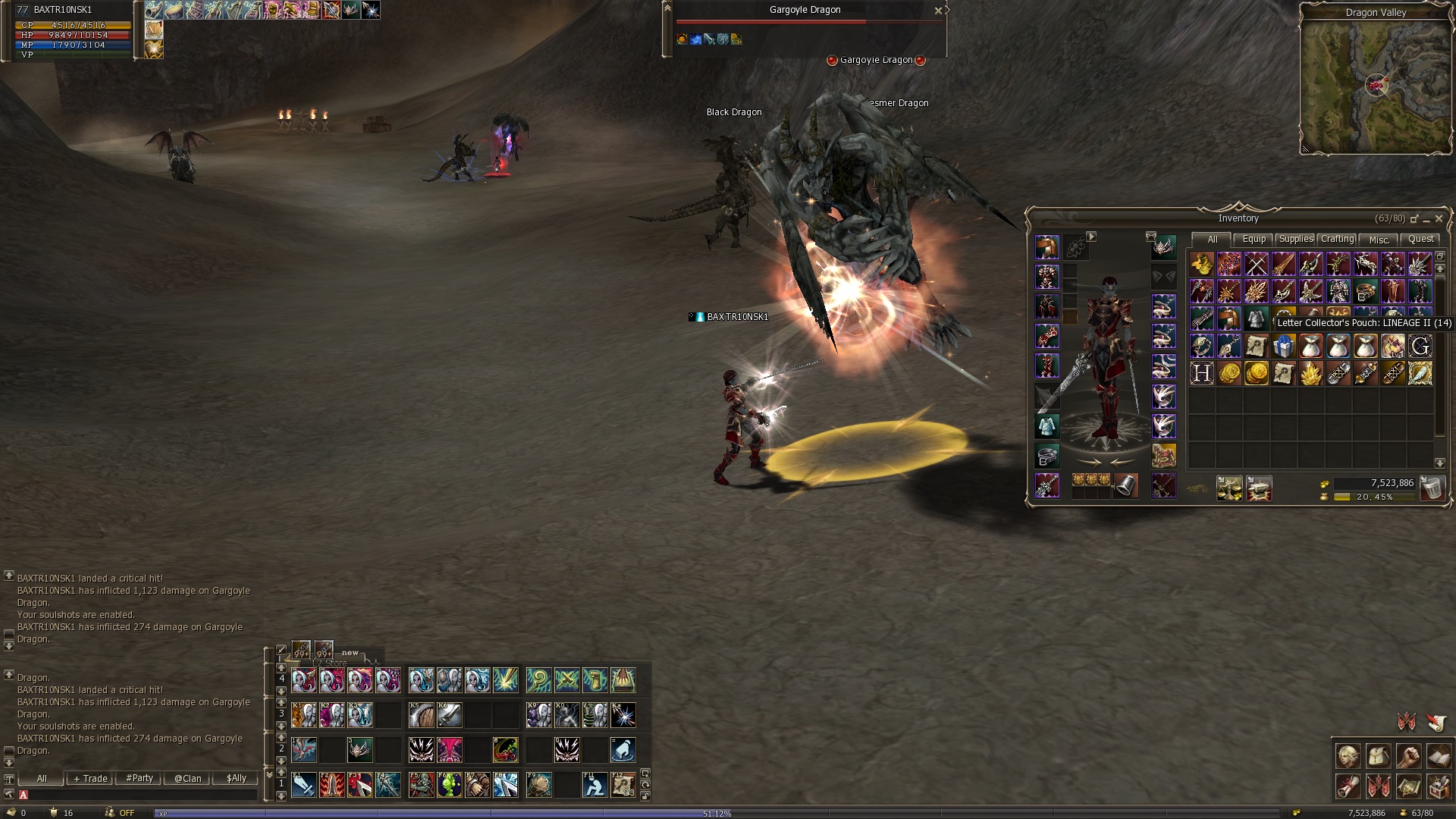Select the blue gift box item
The image size is (1456, 819).
1283,347
